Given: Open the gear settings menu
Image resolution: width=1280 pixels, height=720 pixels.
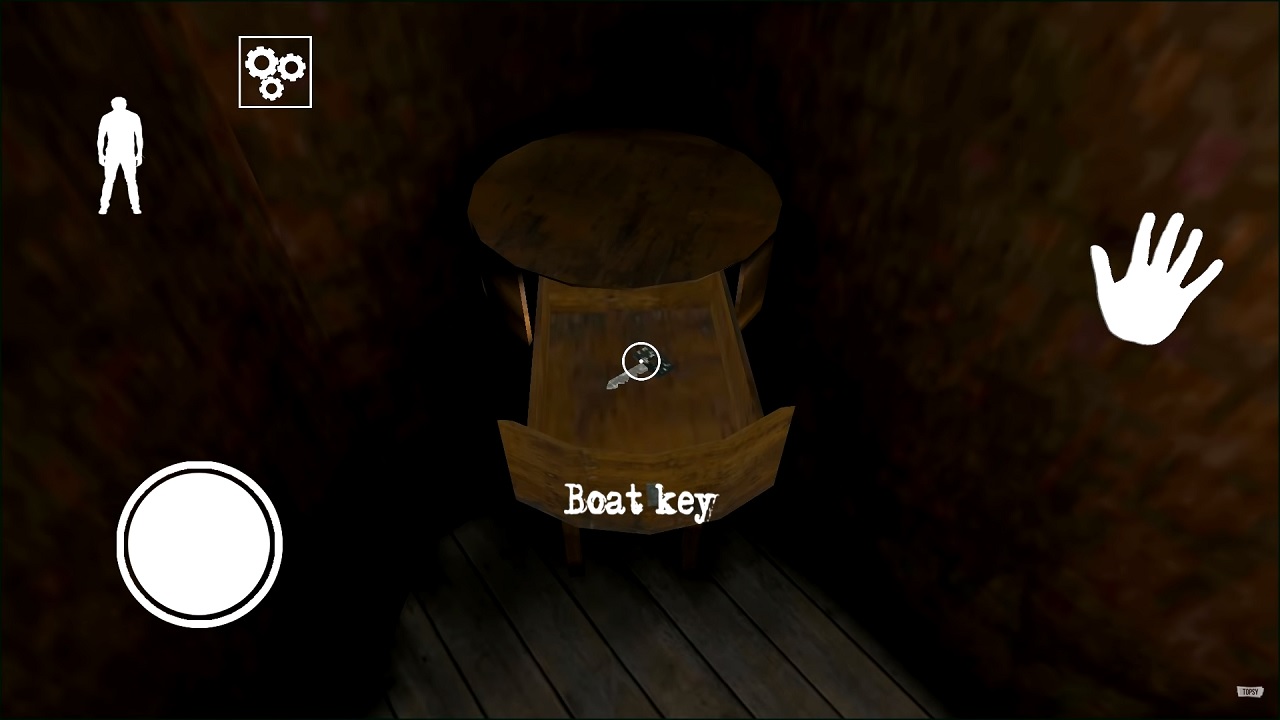Looking at the screenshot, I should pos(275,72).
